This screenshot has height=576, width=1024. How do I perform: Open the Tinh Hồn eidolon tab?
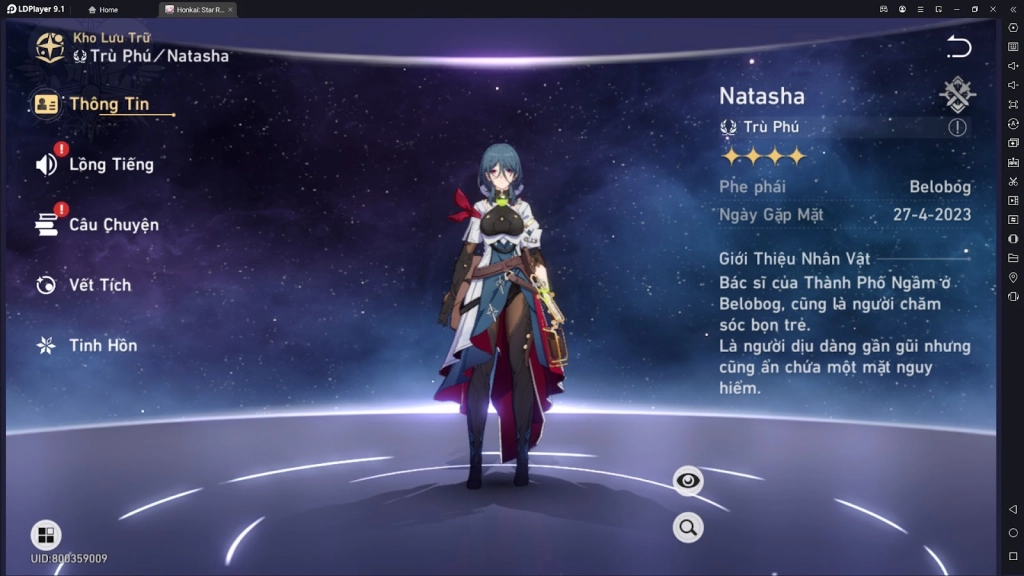tap(102, 345)
